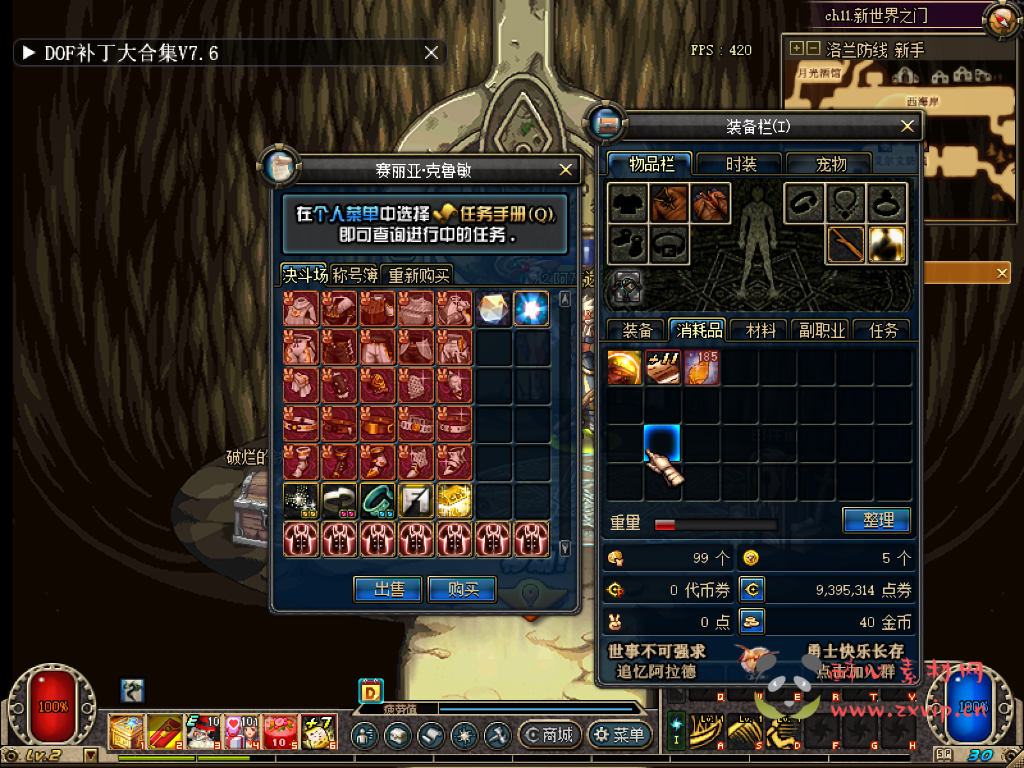Open the 菜单 main menu

(619, 735)
